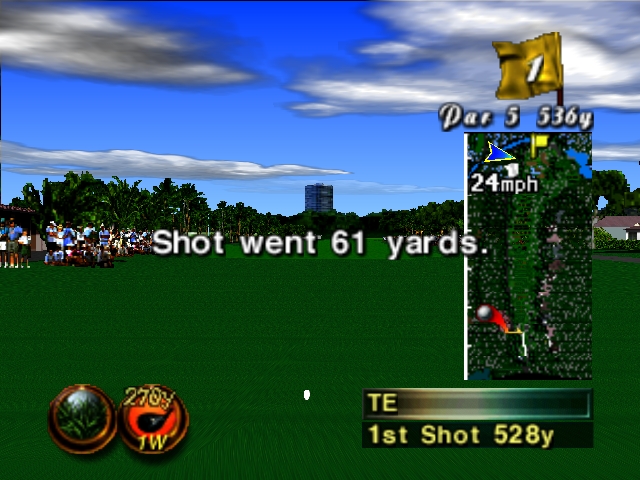
Task: Click the wind direction arrow indicator
Action: 498,153
